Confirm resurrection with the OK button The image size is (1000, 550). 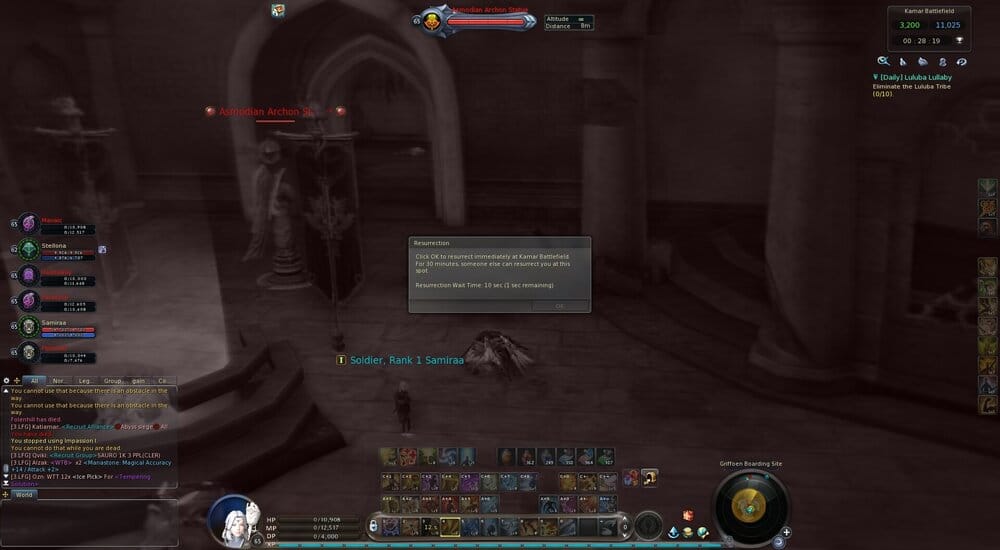coord(559,306)
